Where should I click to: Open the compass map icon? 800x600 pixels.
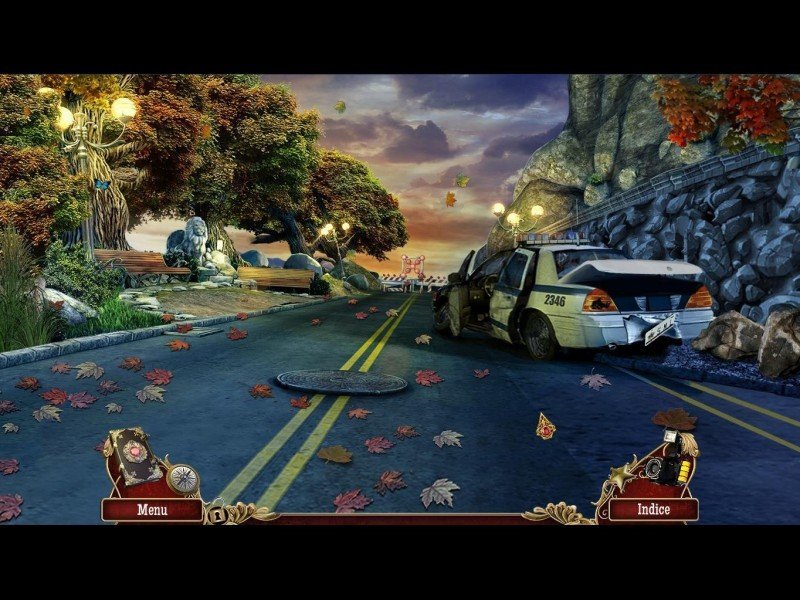(x=183, y=479)
